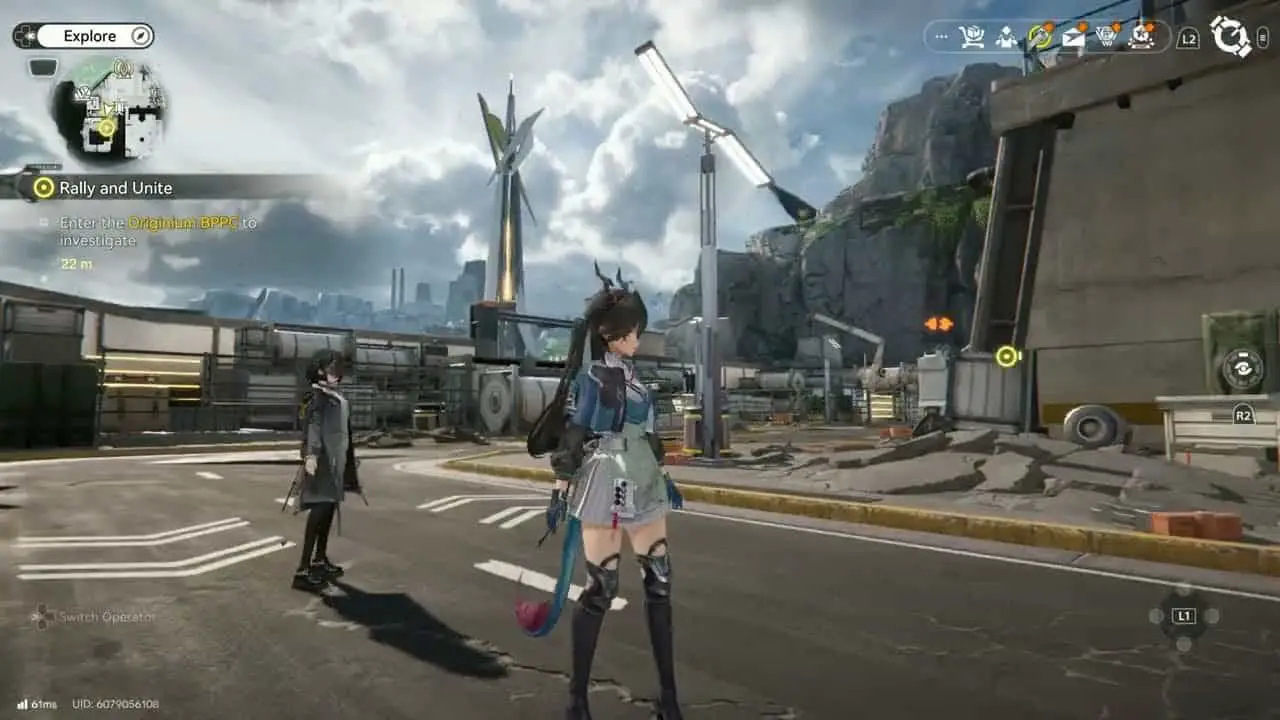Activate the circular eye scan ability
1280x720 pixels.
point(1243,370)
